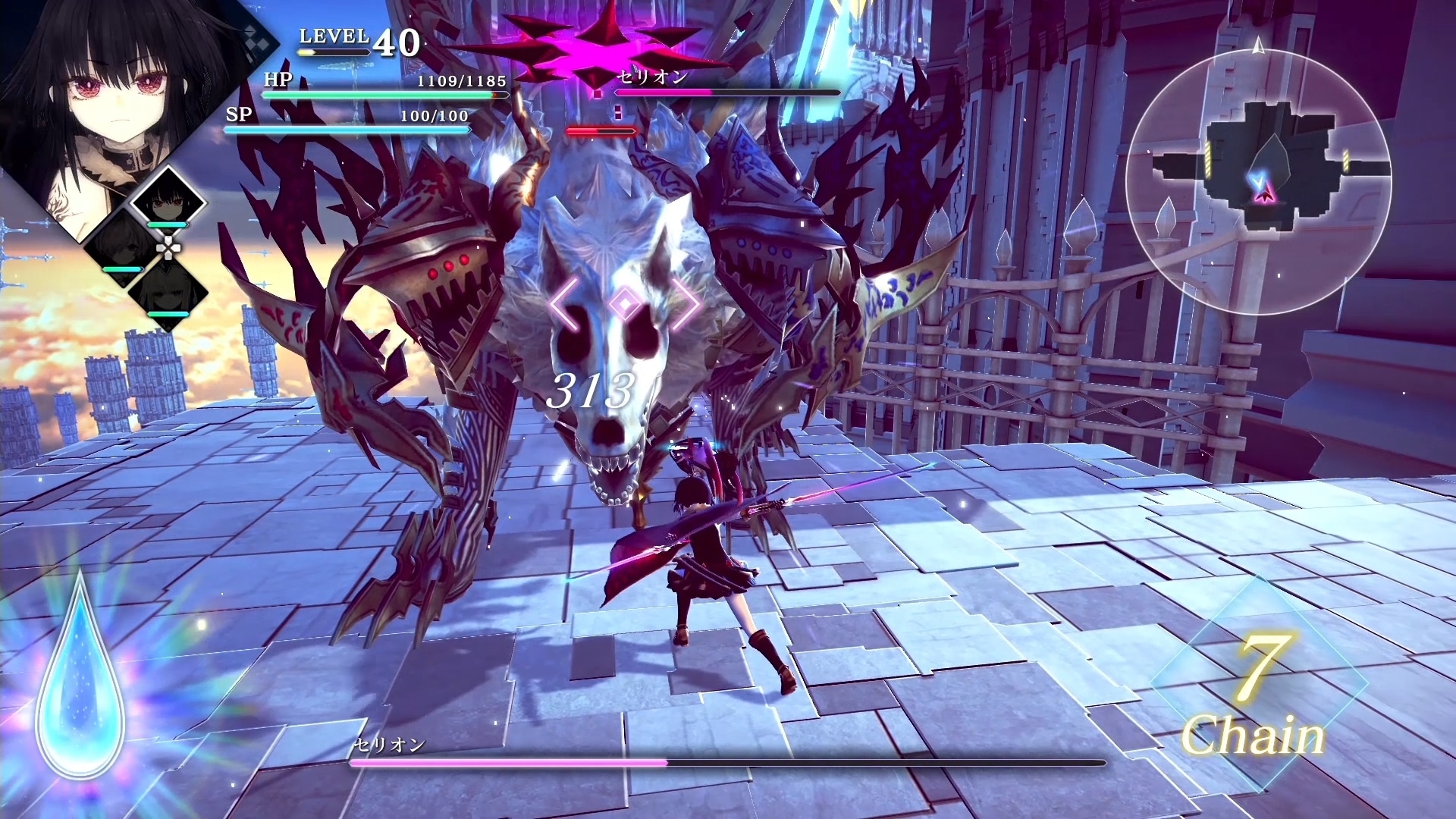This screenshot has height=819, width=1456.
Task: Open the circular minimap
Action: [1259, 182]
